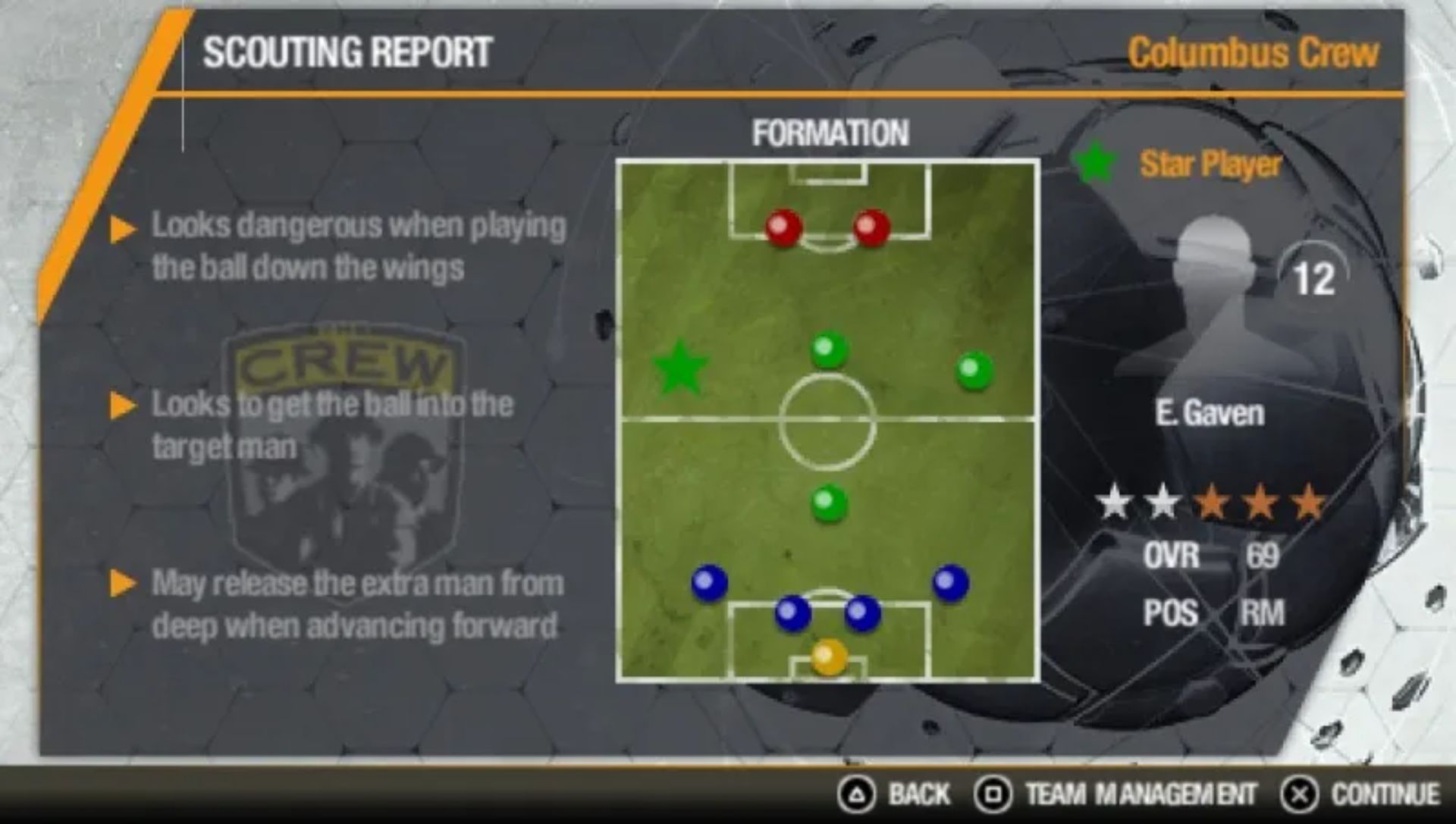Click E. Gaven's player name
1456x824 pixels.
[1210, 414]
